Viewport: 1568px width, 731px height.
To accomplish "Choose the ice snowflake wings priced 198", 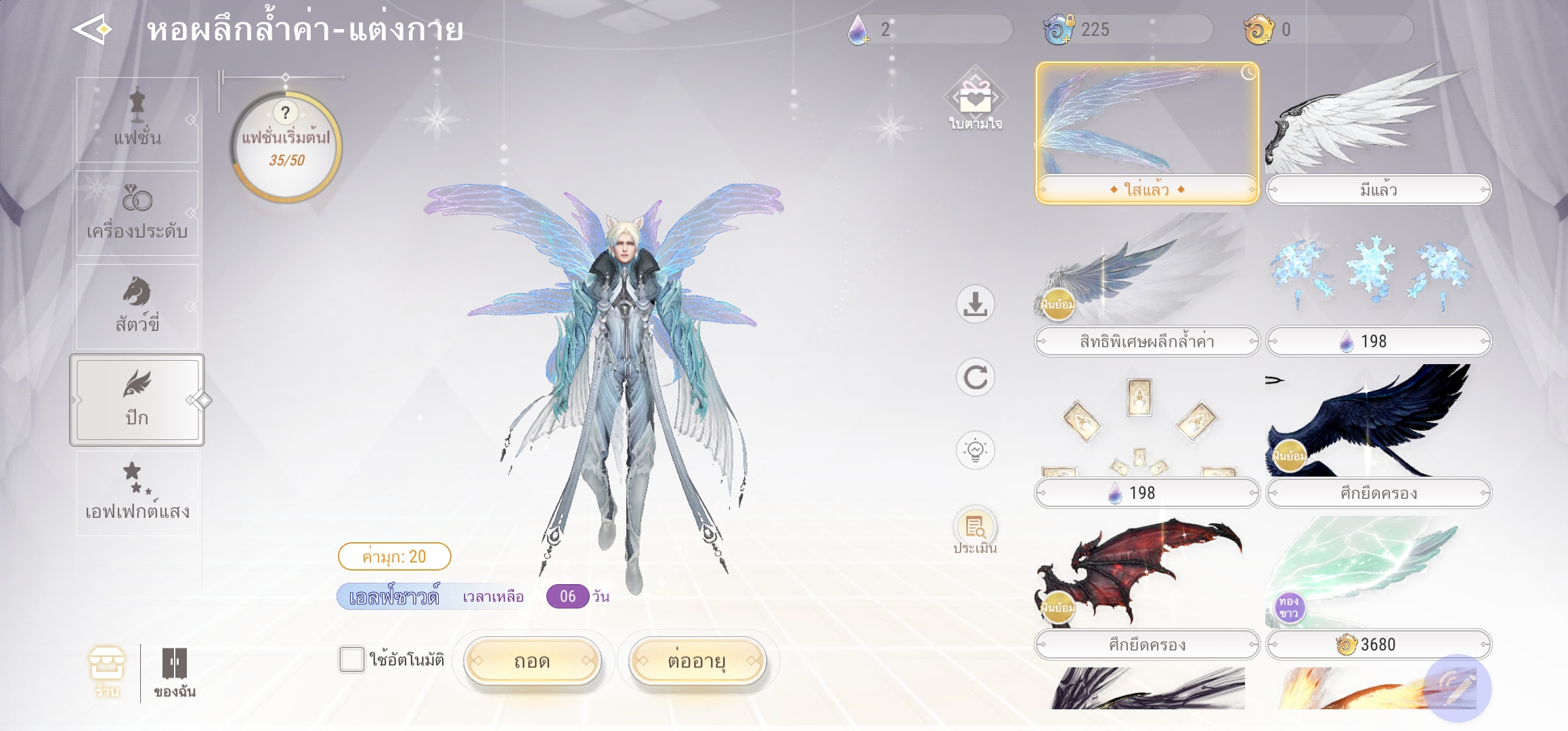I will 1378,276.
